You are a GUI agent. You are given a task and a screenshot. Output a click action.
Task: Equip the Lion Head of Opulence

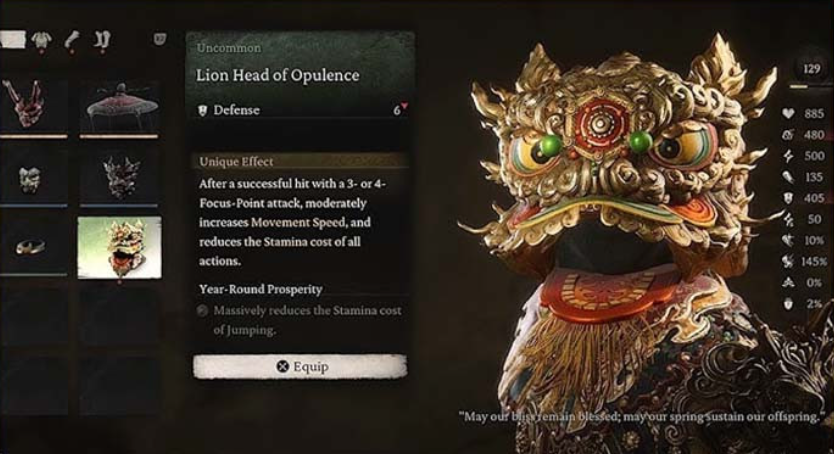(300, 366)
